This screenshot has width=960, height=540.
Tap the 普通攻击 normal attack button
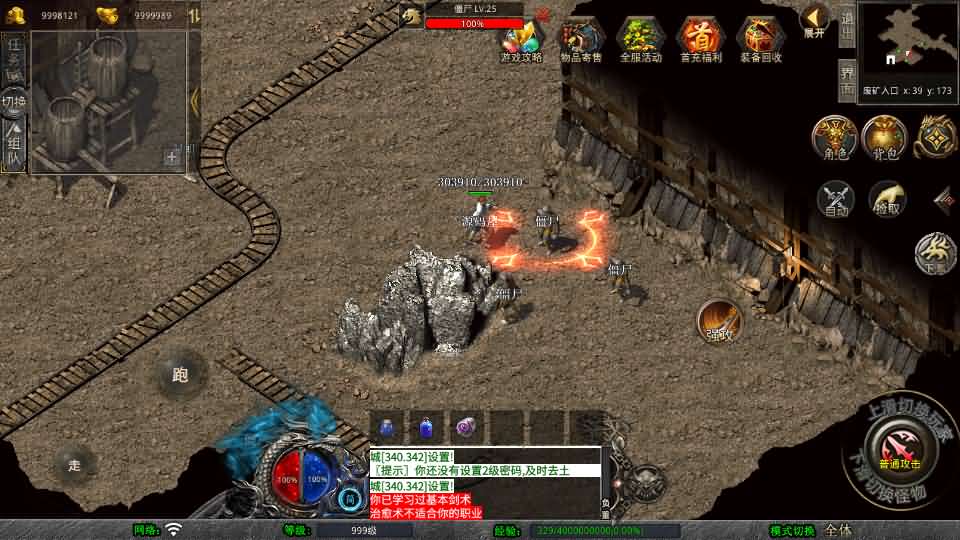coord(897,446)
